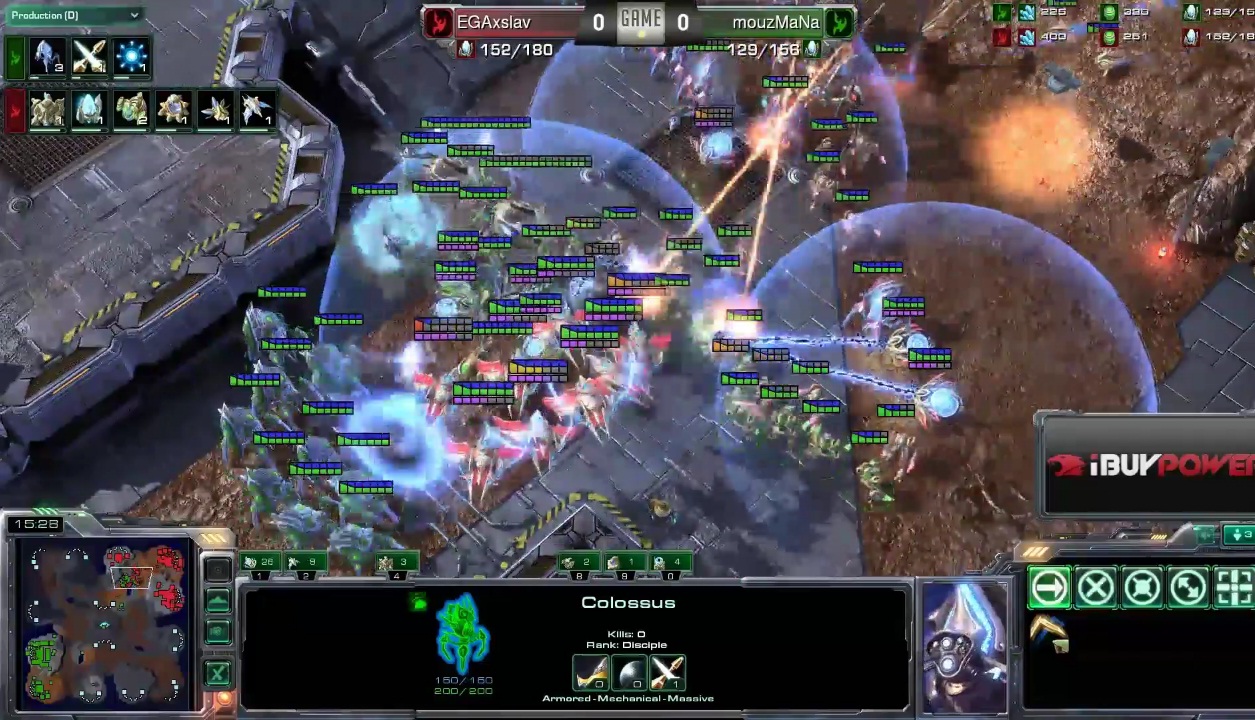The width and height of the screenshot is (1255, 720).
Task: Click the Extended Thermal Lance passive icon
Action: (x=1049, y=632)
